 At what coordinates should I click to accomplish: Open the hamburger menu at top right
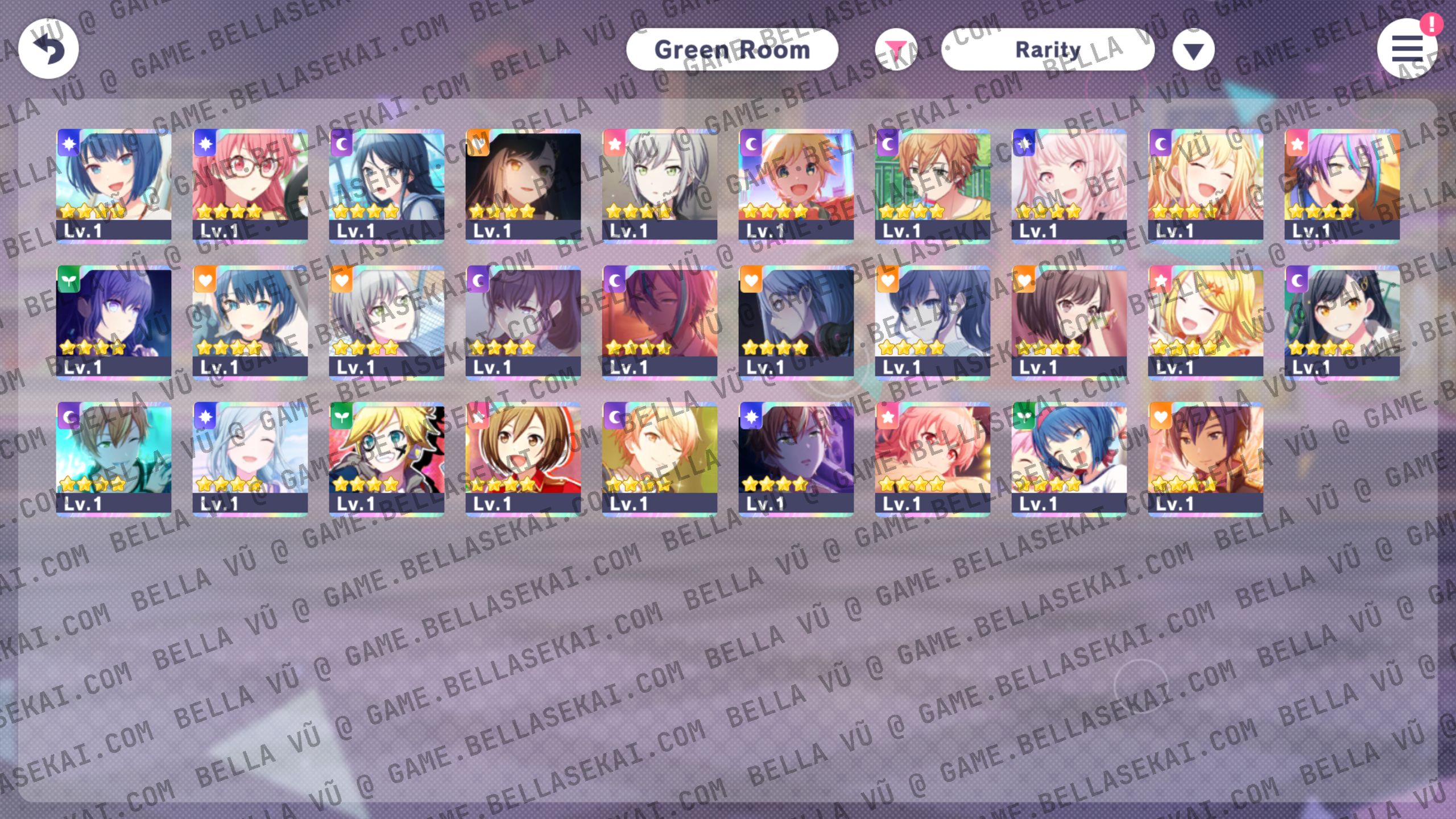tap(1407, 50)
